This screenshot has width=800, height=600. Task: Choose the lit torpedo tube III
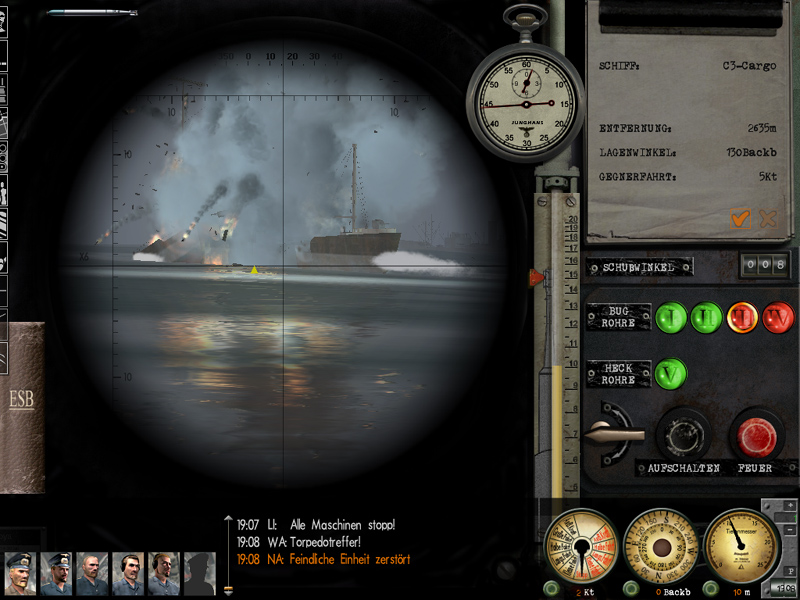pos(743,318)
